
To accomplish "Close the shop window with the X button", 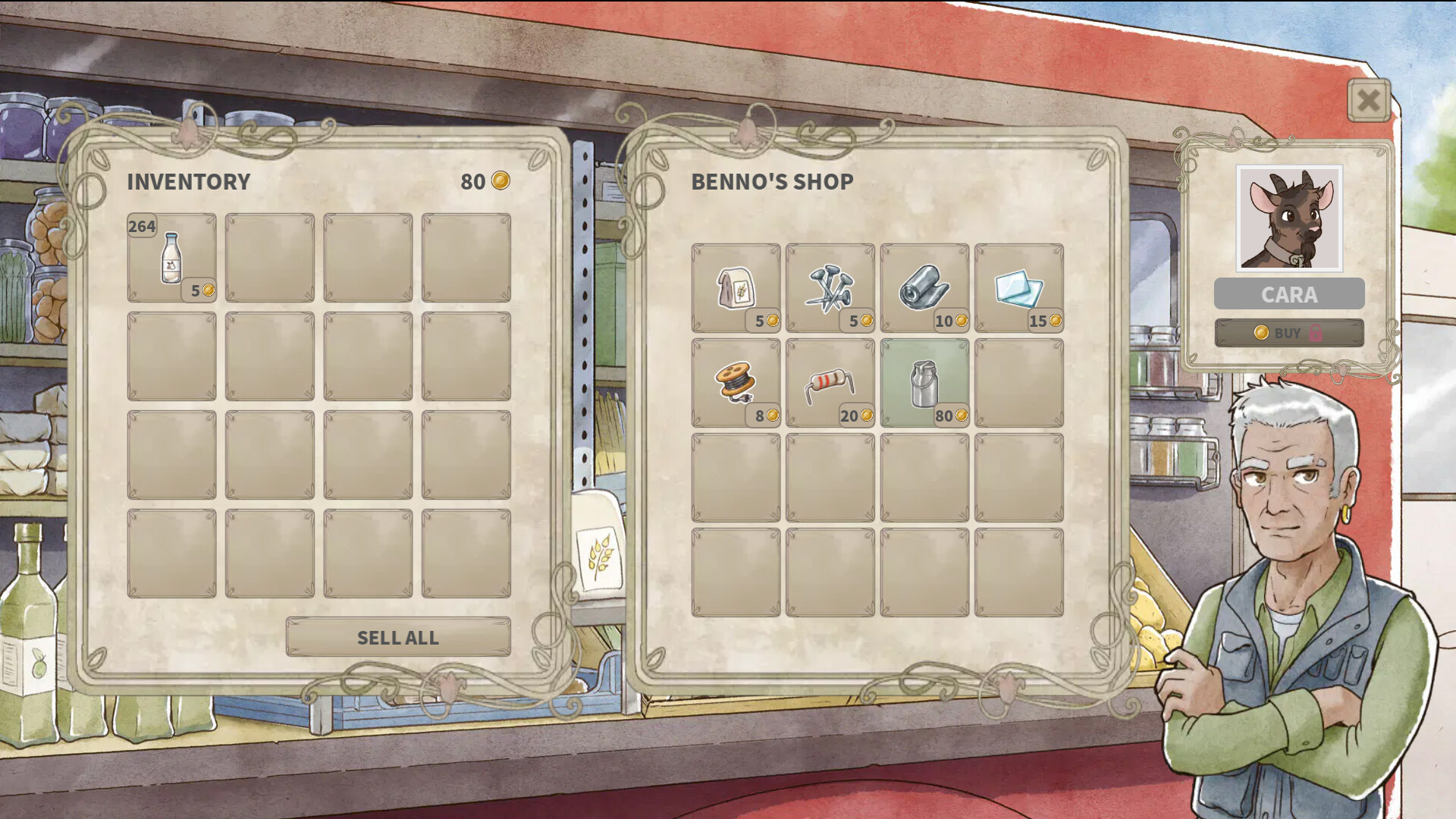I will click(x=1367, y=101).
